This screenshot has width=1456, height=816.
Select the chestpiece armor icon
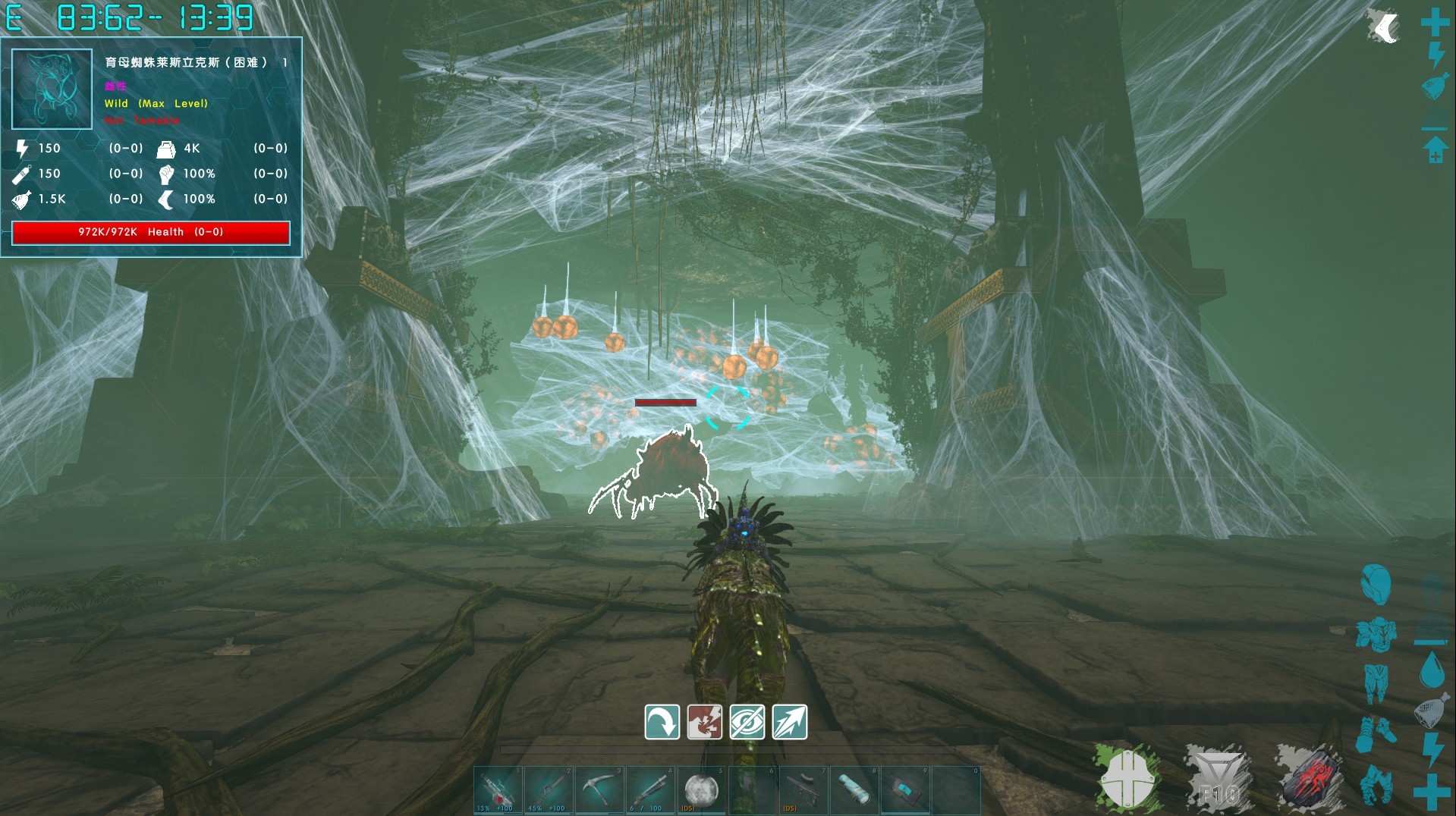click(x=1375, y=634)
